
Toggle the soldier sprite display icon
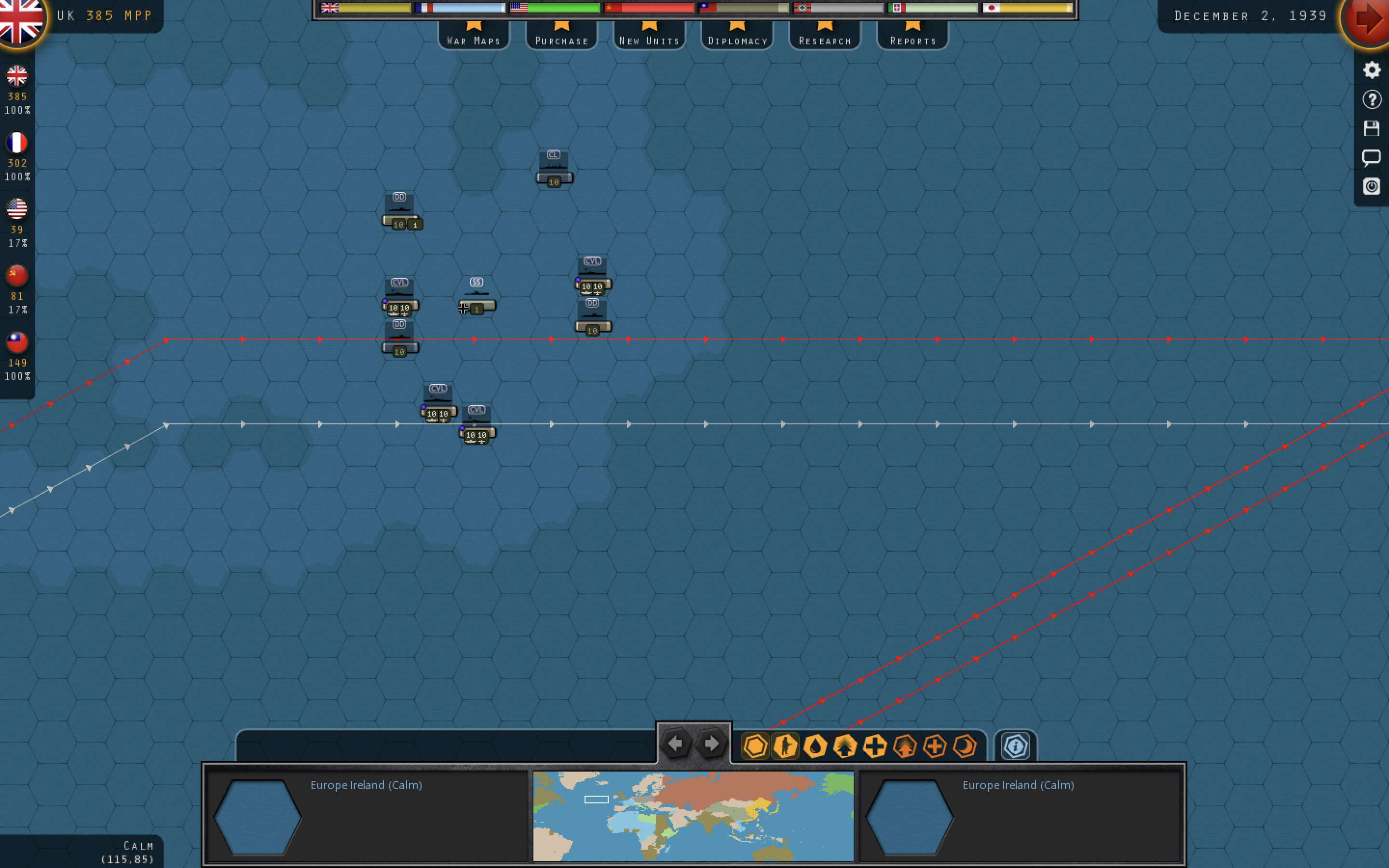coord(785,746)
